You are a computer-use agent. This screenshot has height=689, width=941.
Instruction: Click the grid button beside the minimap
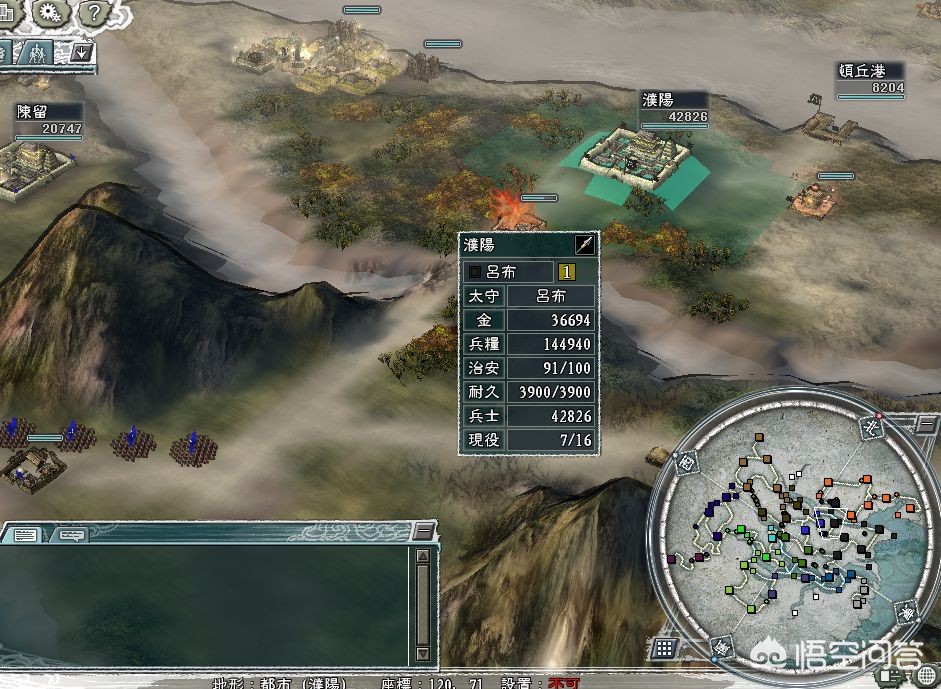666,648
